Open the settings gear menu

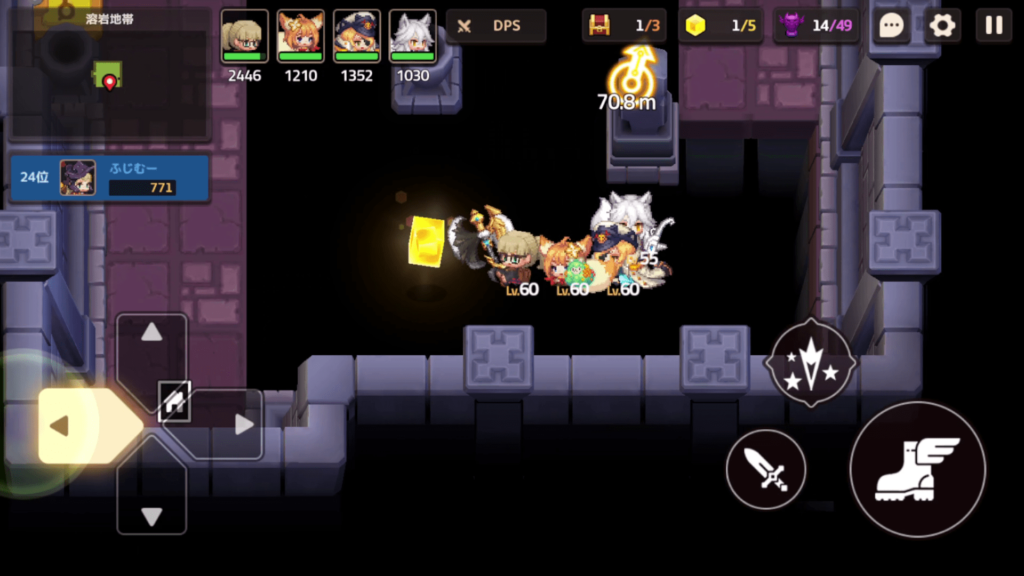tap(942, 25)
